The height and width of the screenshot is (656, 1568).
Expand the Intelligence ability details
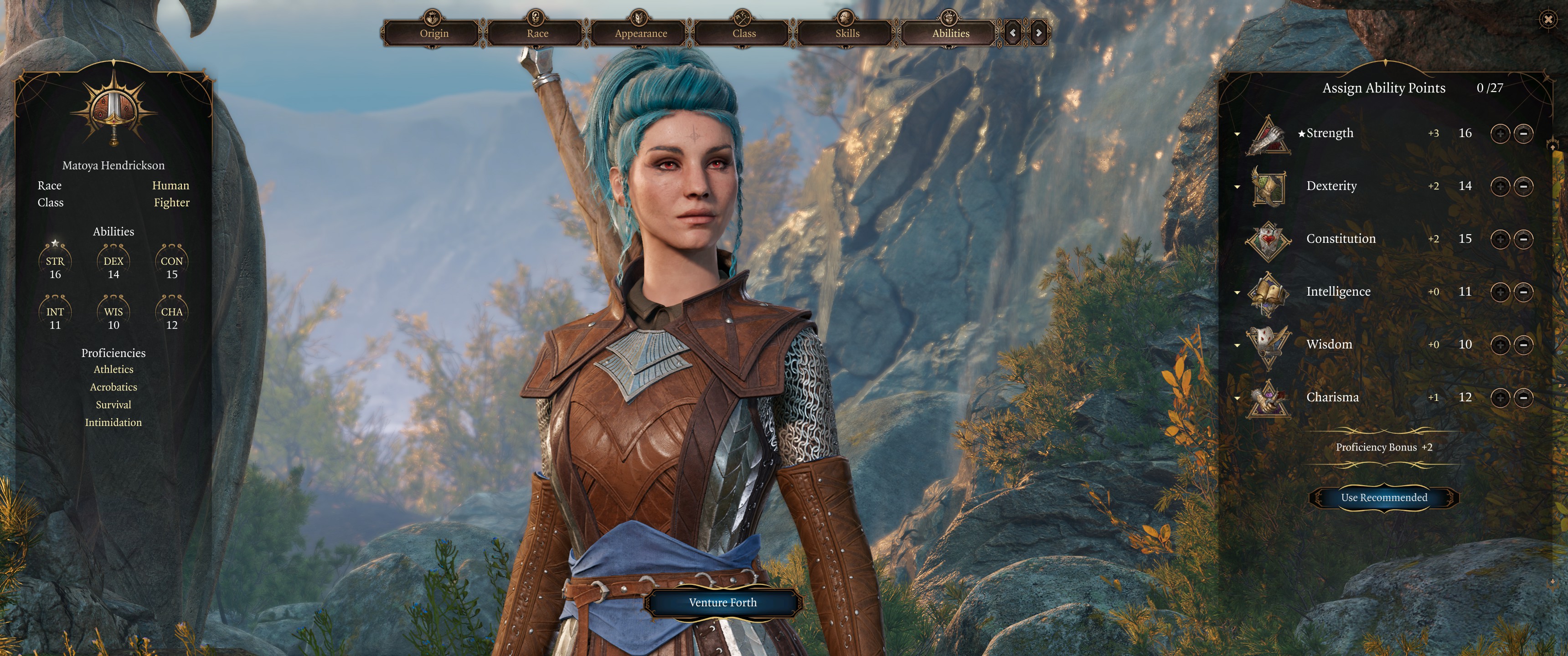1237,292
